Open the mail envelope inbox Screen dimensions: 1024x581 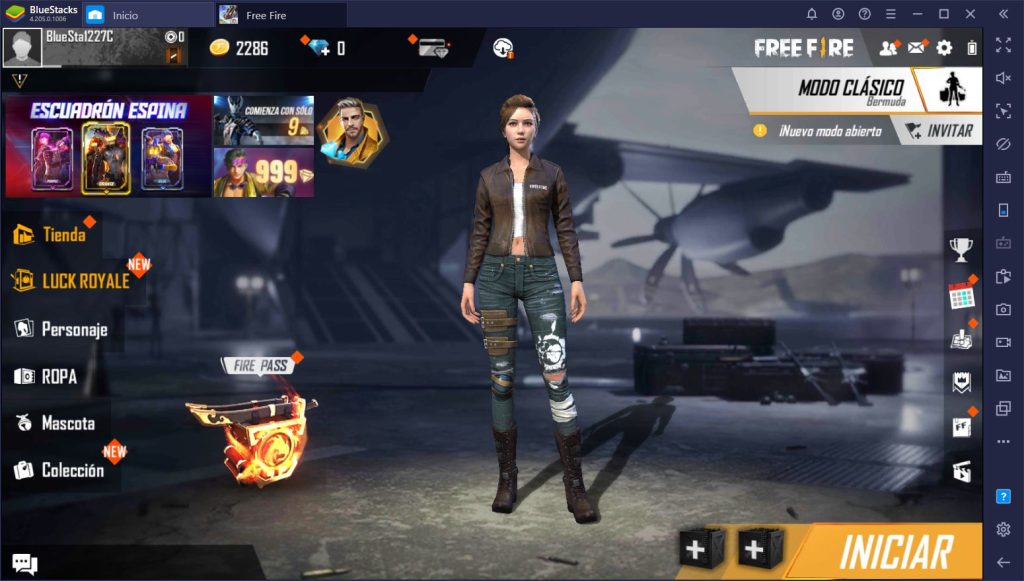[916, 47]
